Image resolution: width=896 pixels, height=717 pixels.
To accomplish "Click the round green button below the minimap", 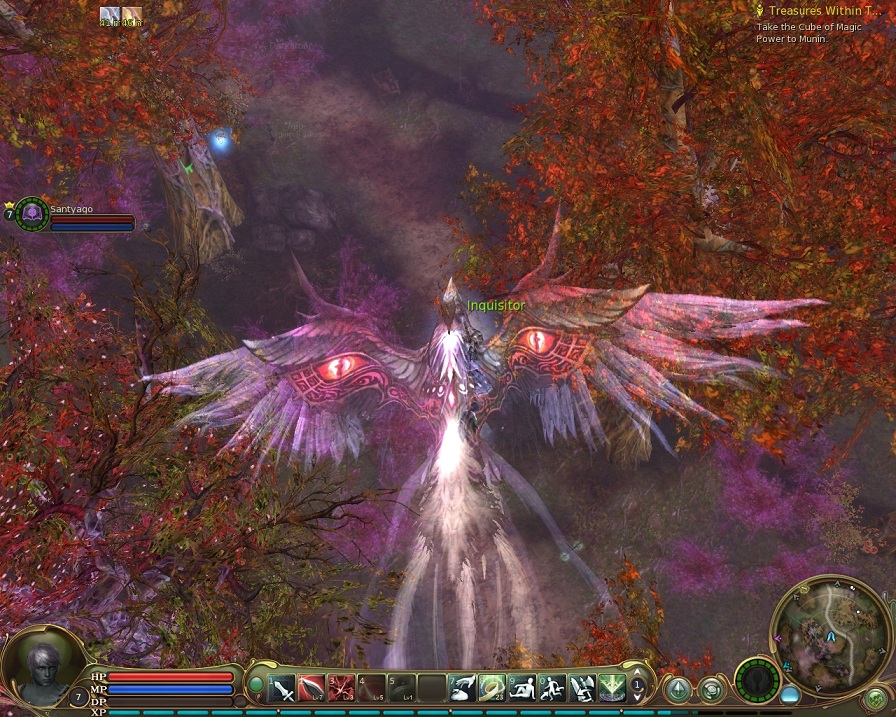I will pyautogui.click(x=876, y=698).
